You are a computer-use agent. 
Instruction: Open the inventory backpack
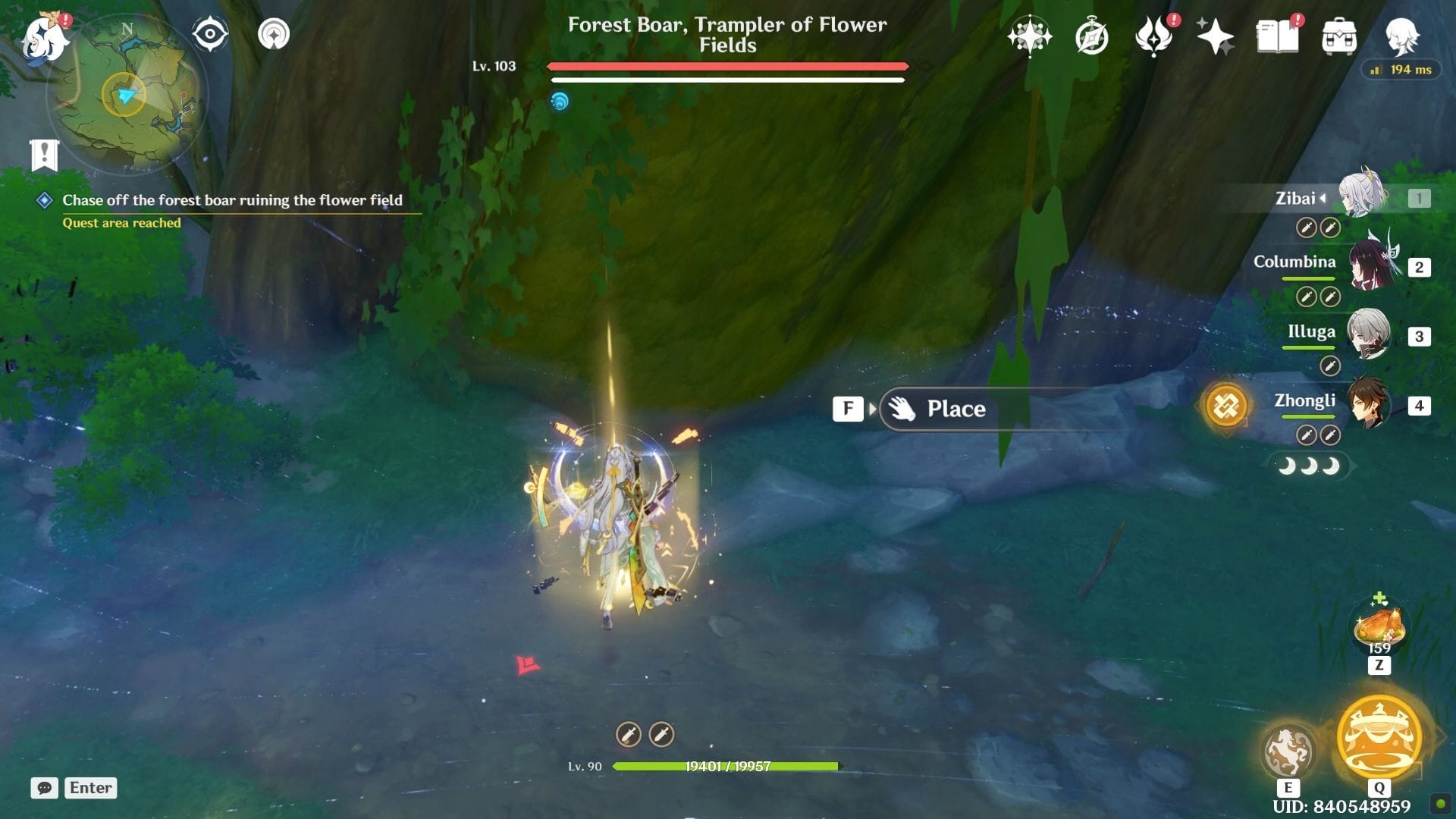[x=1339, y=36]
